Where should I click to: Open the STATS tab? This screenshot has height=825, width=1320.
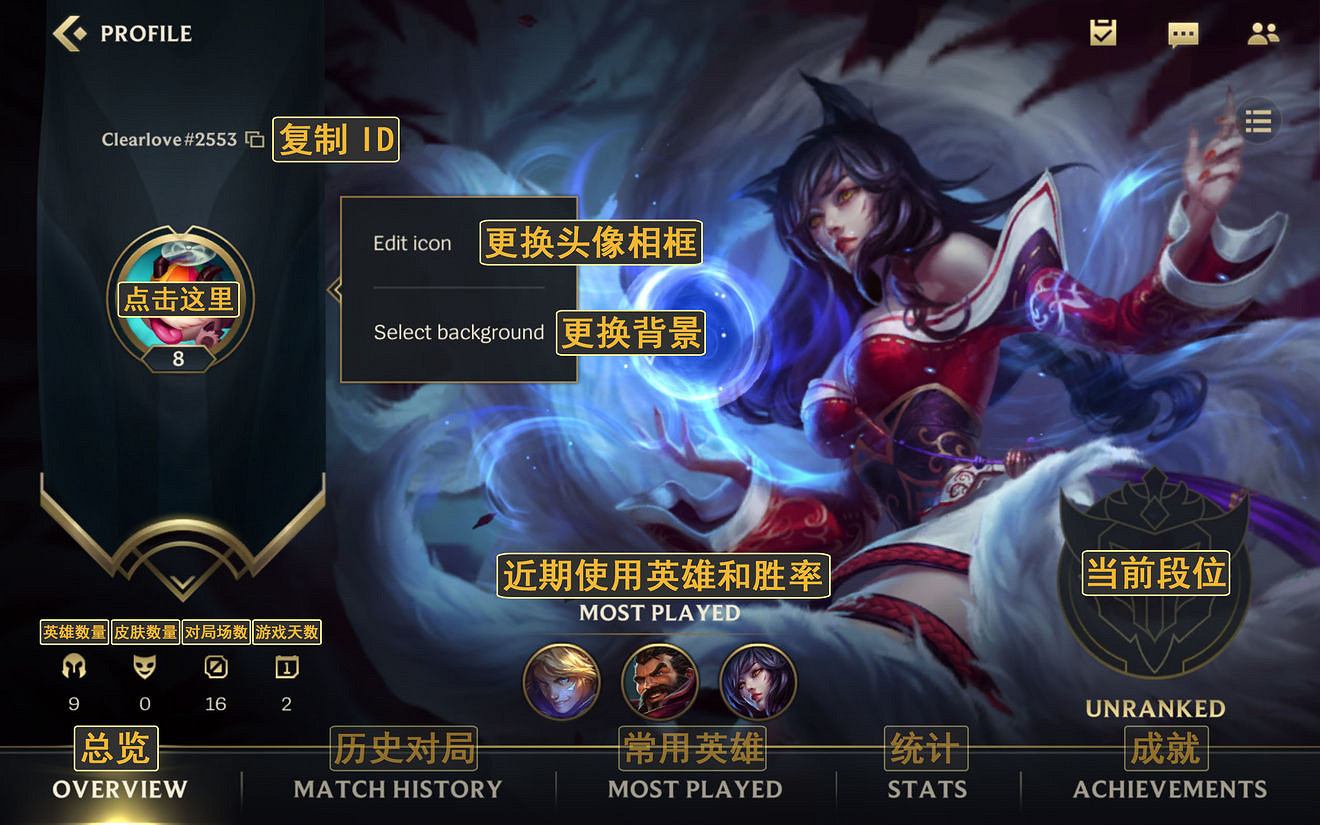tap(926, 789)
